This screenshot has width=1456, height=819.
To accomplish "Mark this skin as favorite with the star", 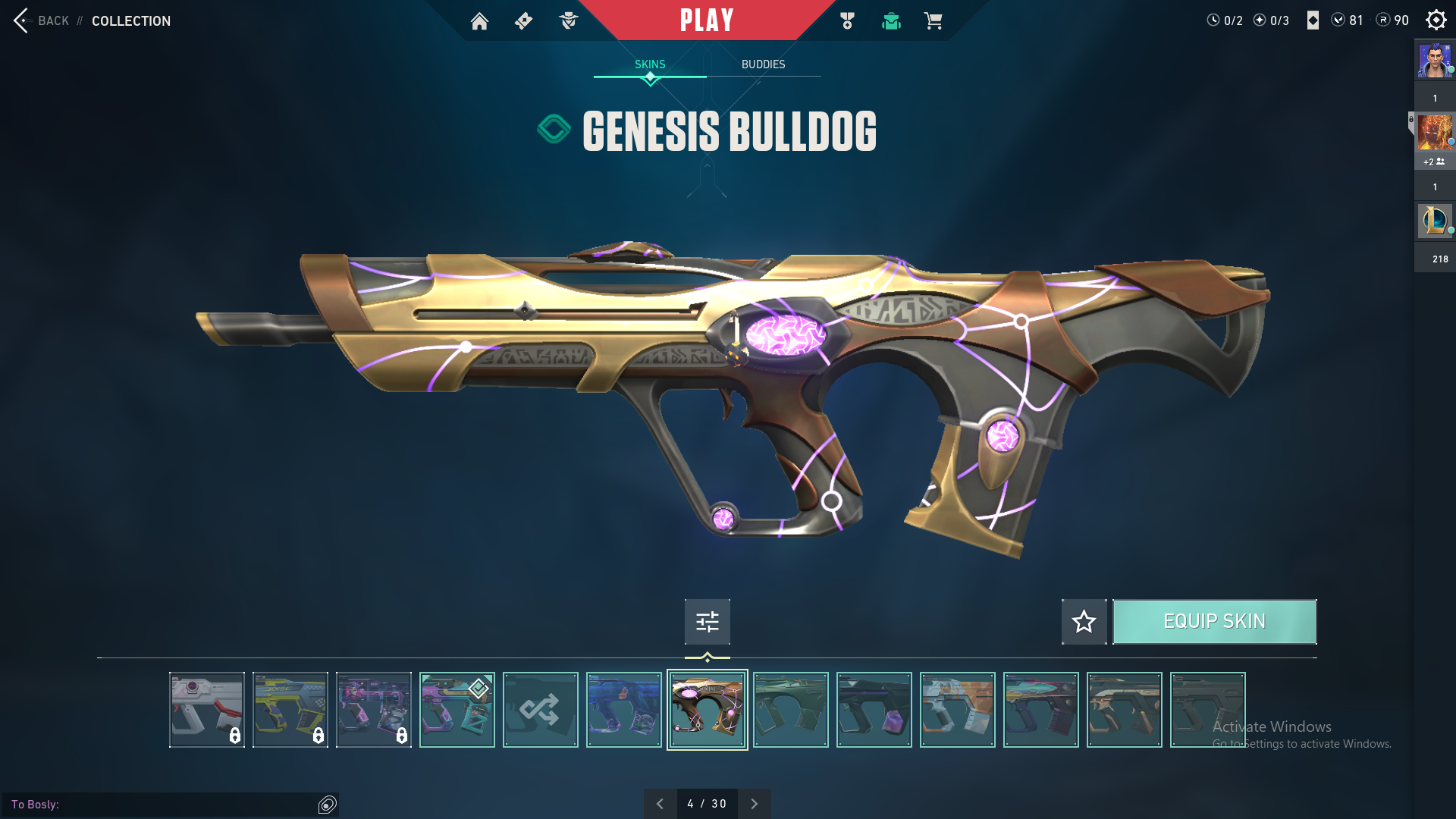I will click(1084, 622).
